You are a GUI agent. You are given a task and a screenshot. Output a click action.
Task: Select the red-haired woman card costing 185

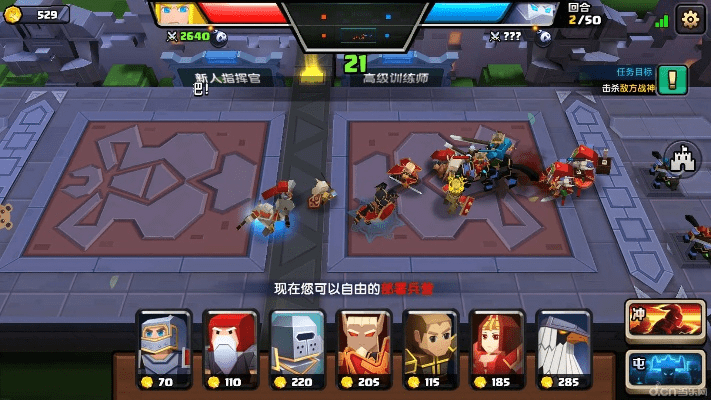(x=497, y=345)
